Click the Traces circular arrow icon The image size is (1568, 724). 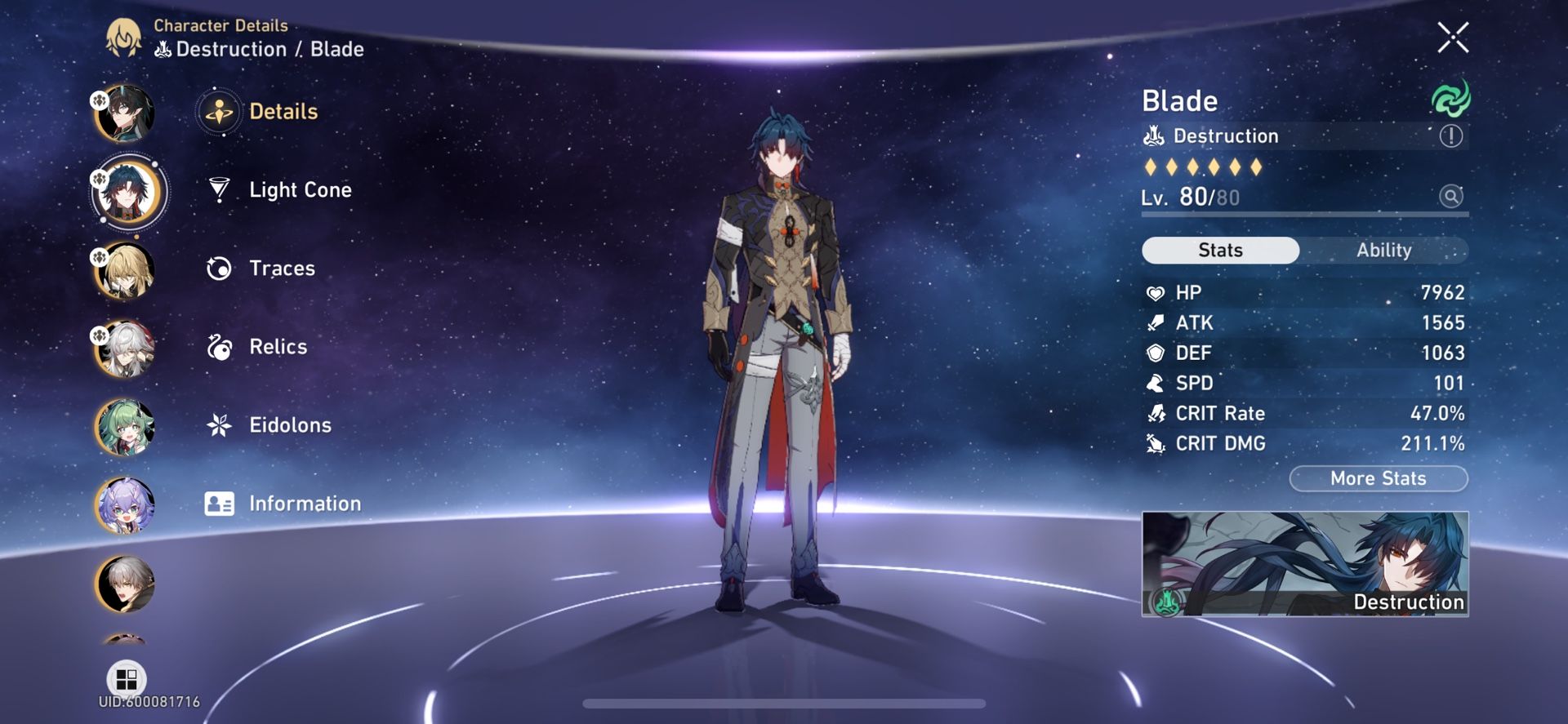(x=217, y=268)
